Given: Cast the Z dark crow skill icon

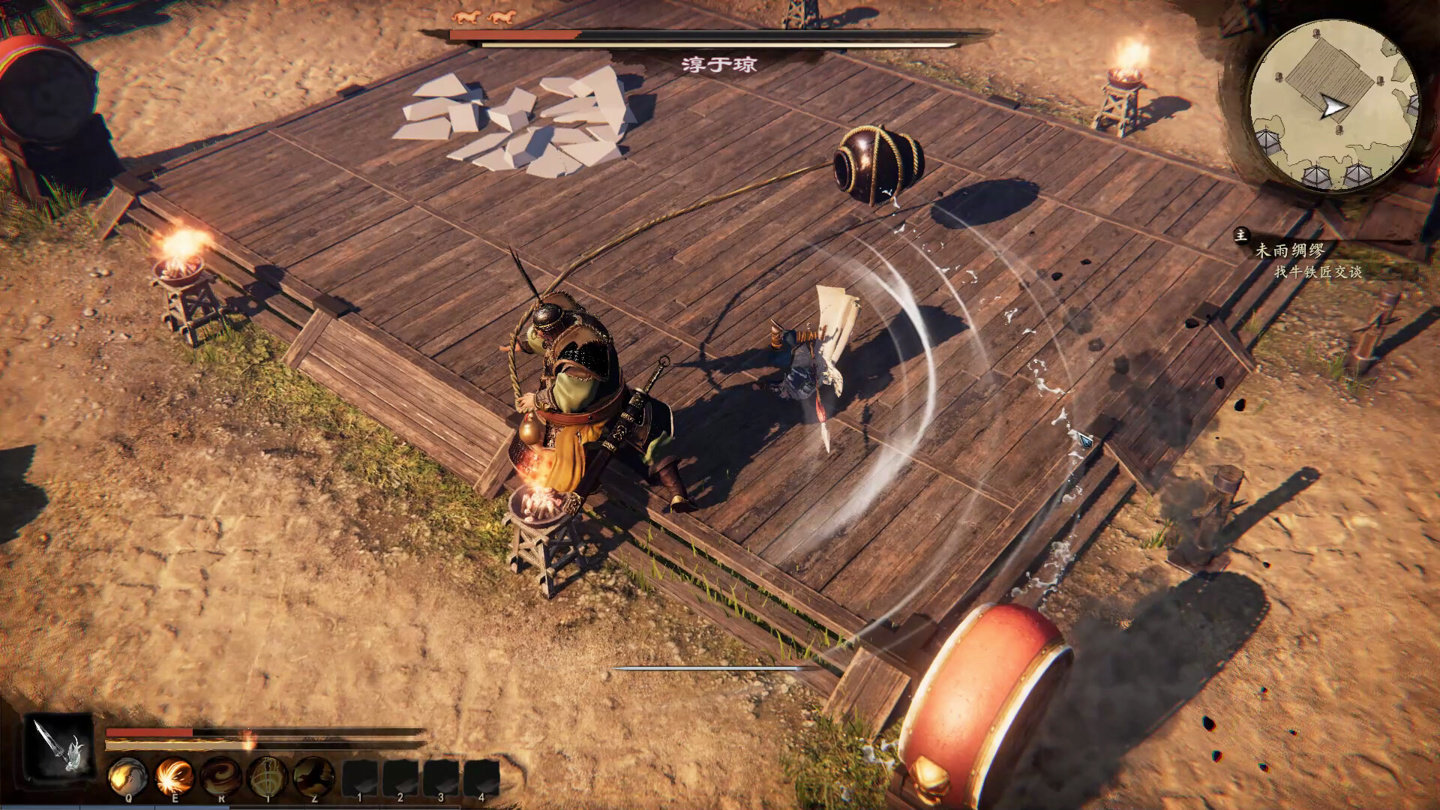Looking at the screenshot, I should [313, 775].
